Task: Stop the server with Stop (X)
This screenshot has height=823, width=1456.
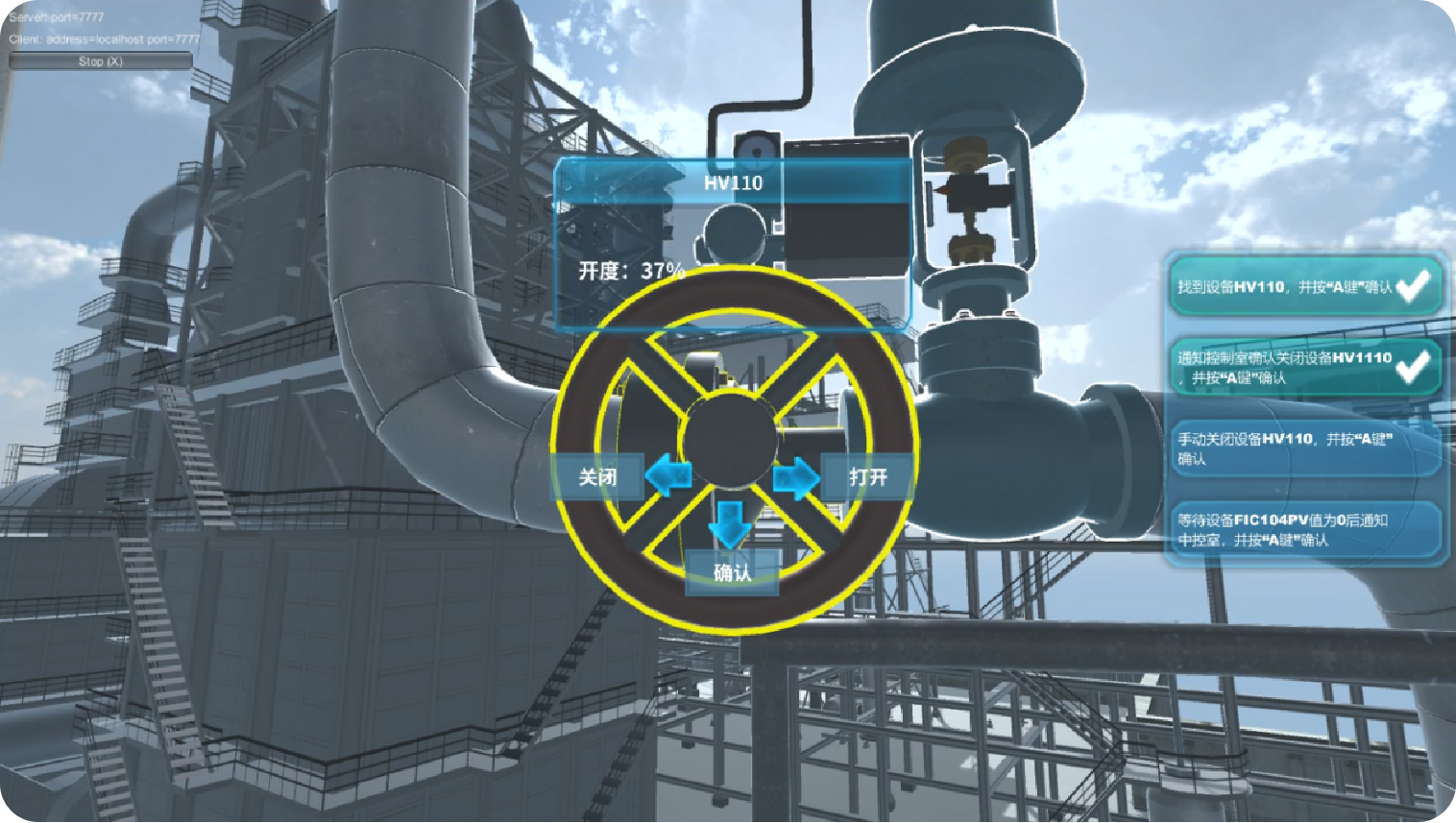Action: [x=101, y=61]
